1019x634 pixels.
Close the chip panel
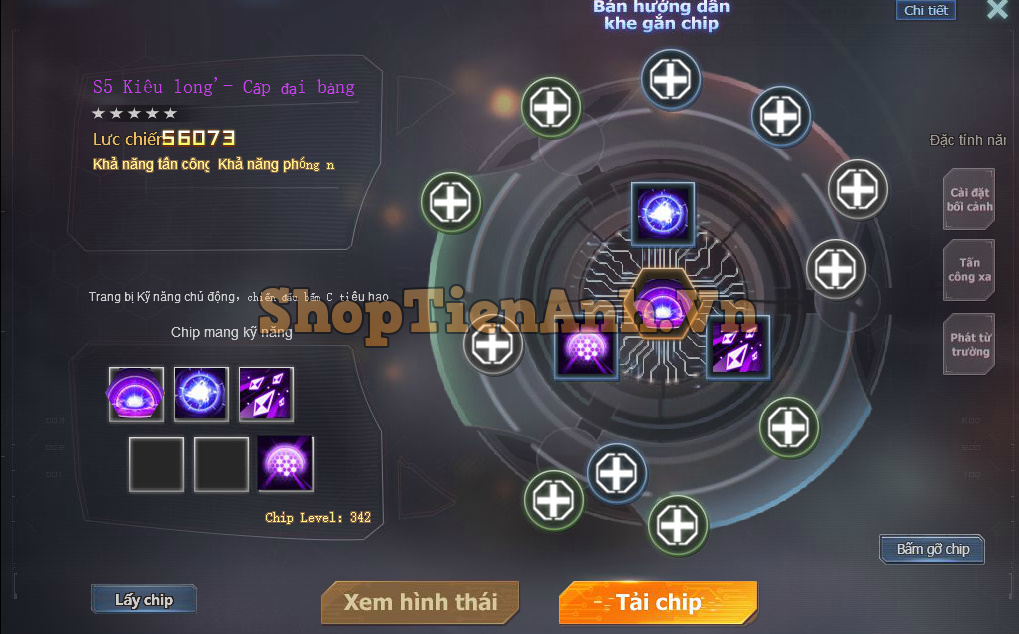pyautogui.click(x=997, y=10)
